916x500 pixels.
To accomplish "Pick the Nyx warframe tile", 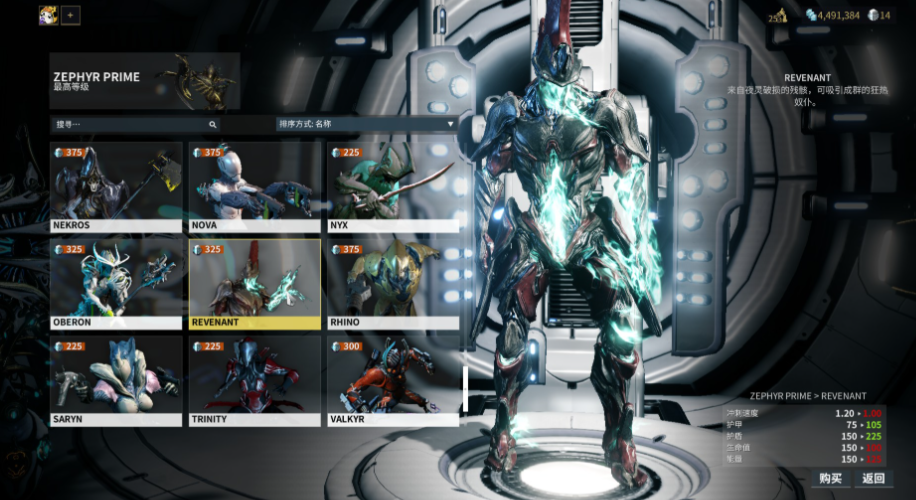I will point(393,186).
